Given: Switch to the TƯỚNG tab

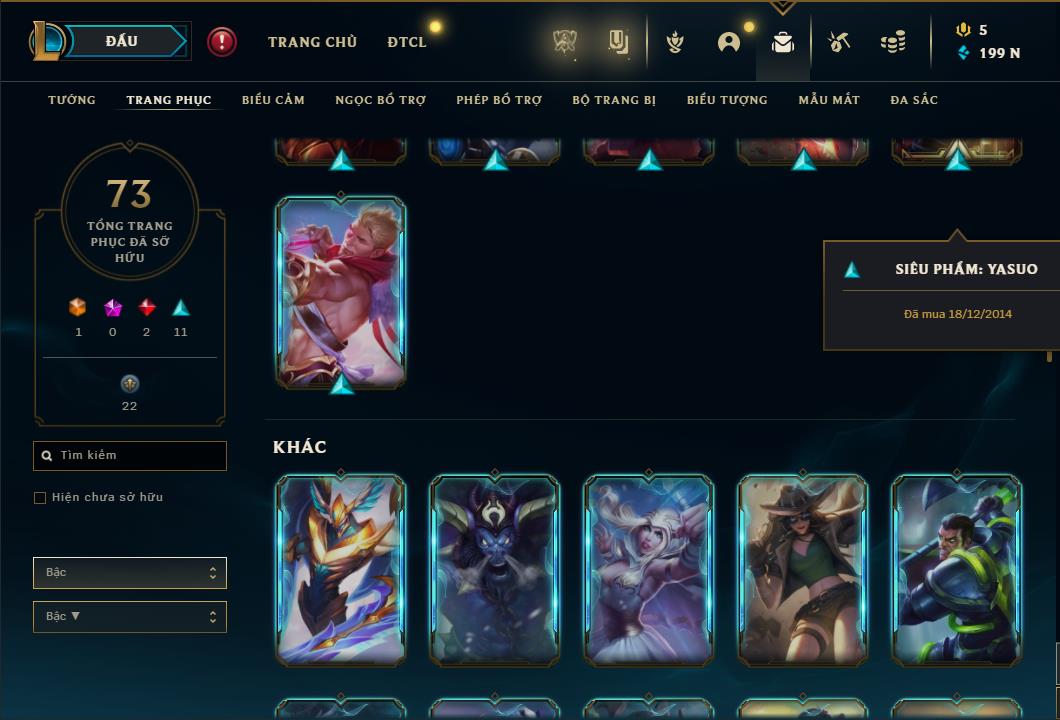Looking at the screenshot, I should coord(72,100).
